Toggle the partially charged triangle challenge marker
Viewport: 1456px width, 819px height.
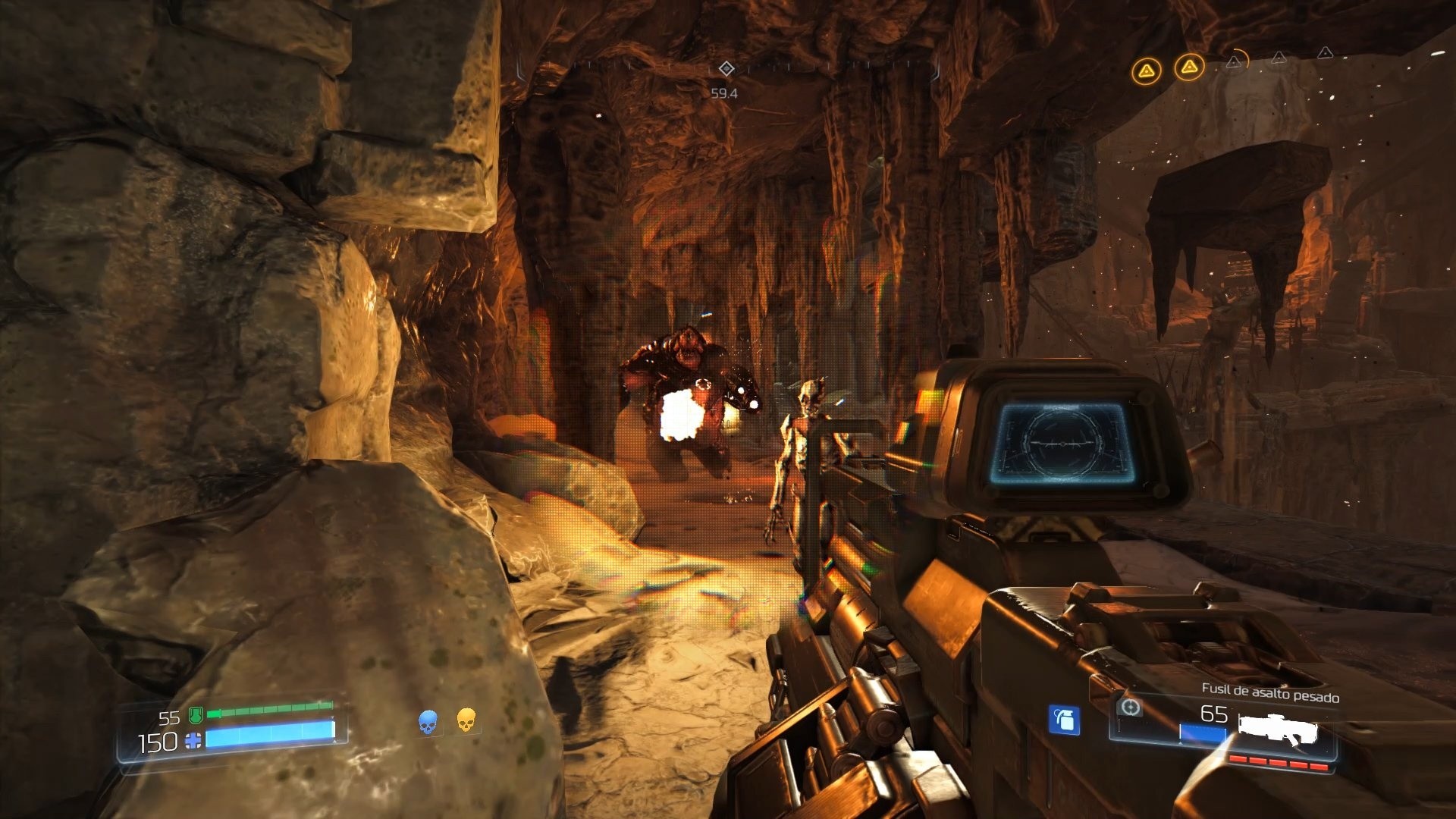tap(1235, 61)
